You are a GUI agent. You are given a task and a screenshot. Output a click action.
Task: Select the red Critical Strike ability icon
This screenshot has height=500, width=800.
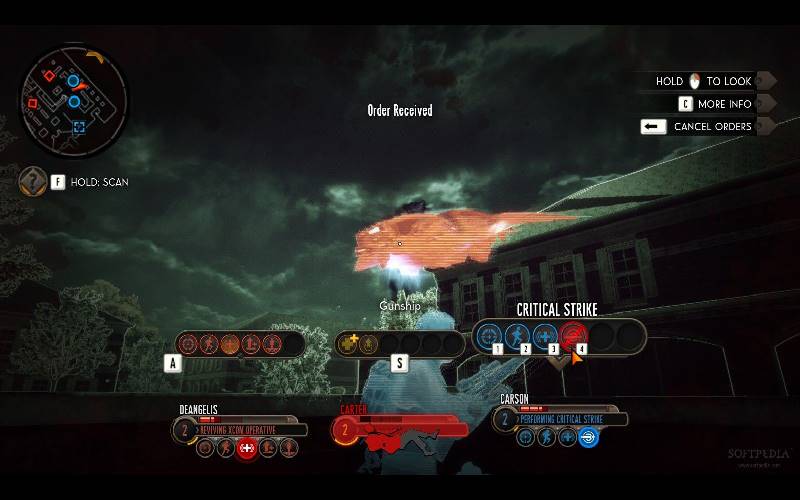[573, 336]
